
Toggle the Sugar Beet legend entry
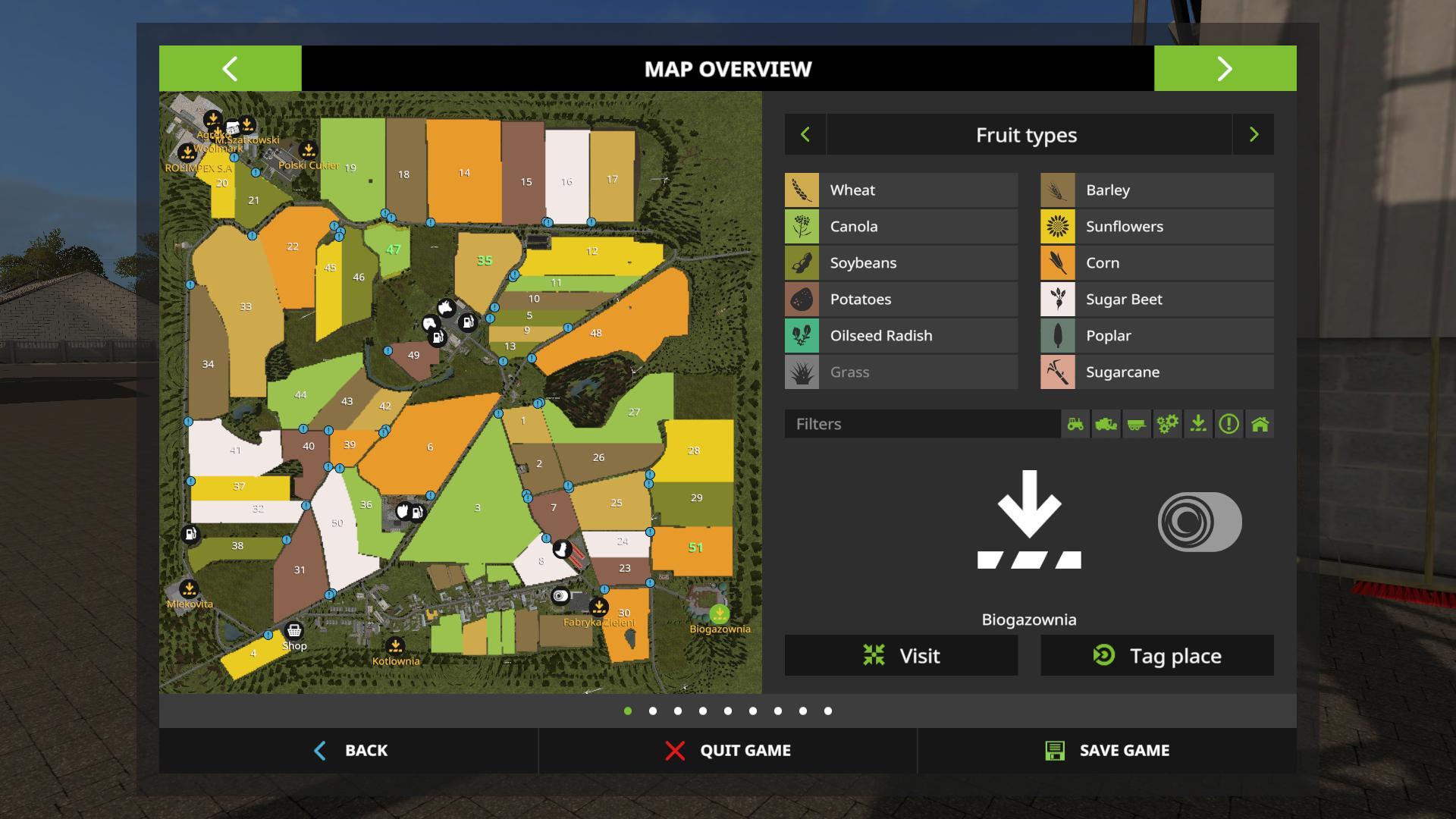[1156, 300]
